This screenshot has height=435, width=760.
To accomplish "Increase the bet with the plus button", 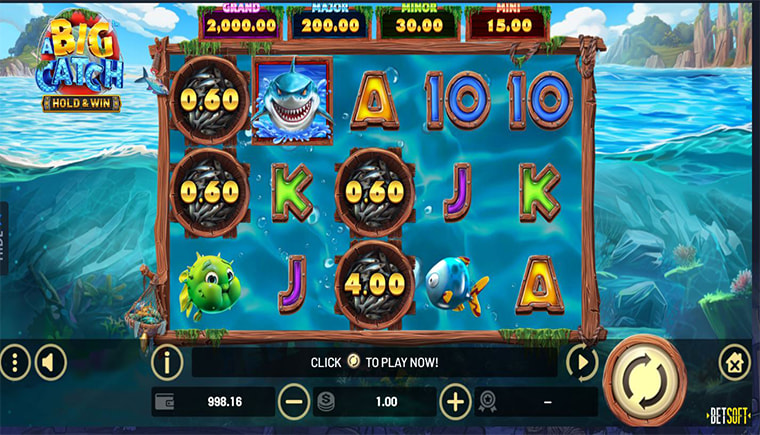I will click(455, 402).
